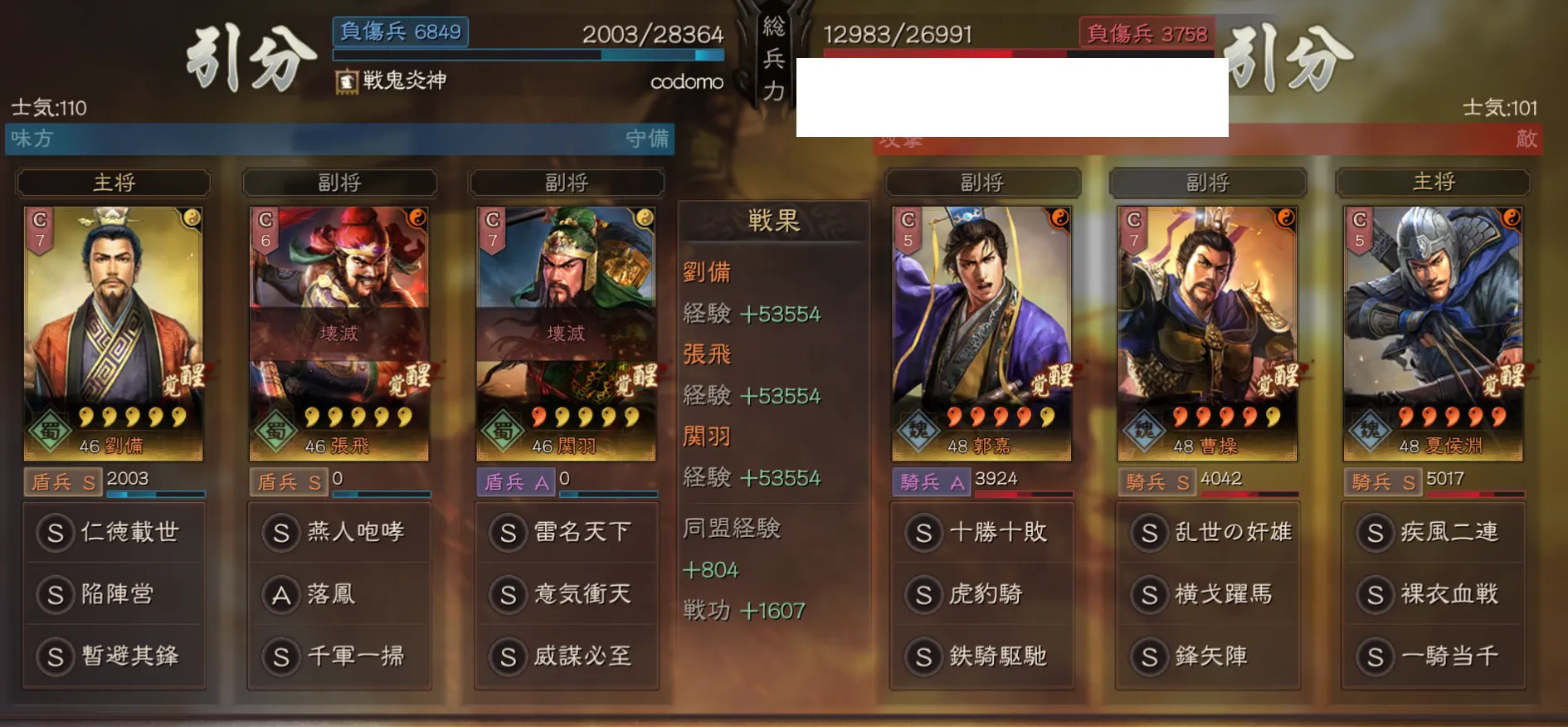The width and height of the screenshot is (1568, 727).
Task: Open Liu Bei's general card (劉備)
Action: 114,332
